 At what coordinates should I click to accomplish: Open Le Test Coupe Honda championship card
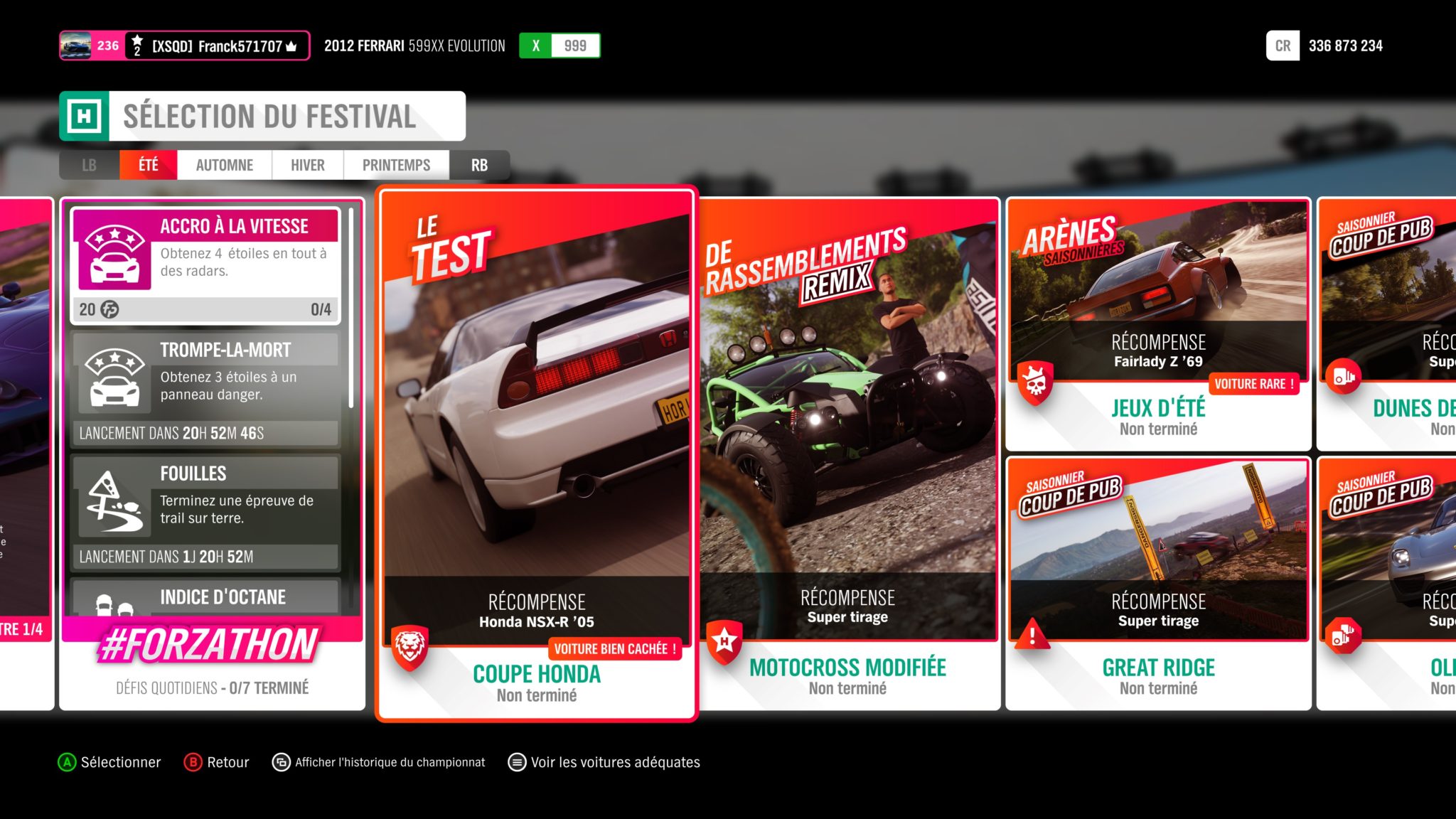tap(537, 455)
